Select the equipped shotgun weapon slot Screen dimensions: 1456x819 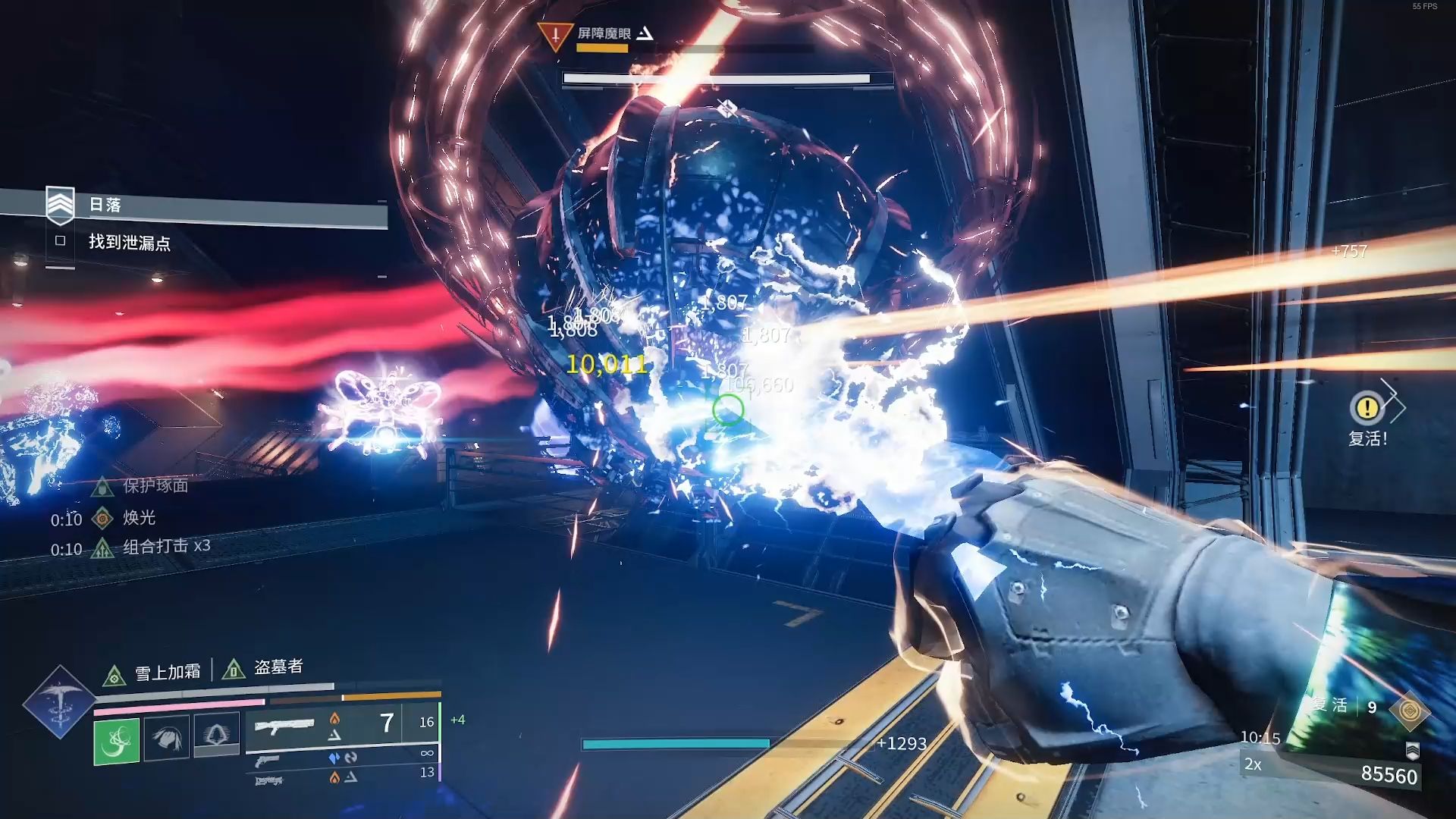285,726
